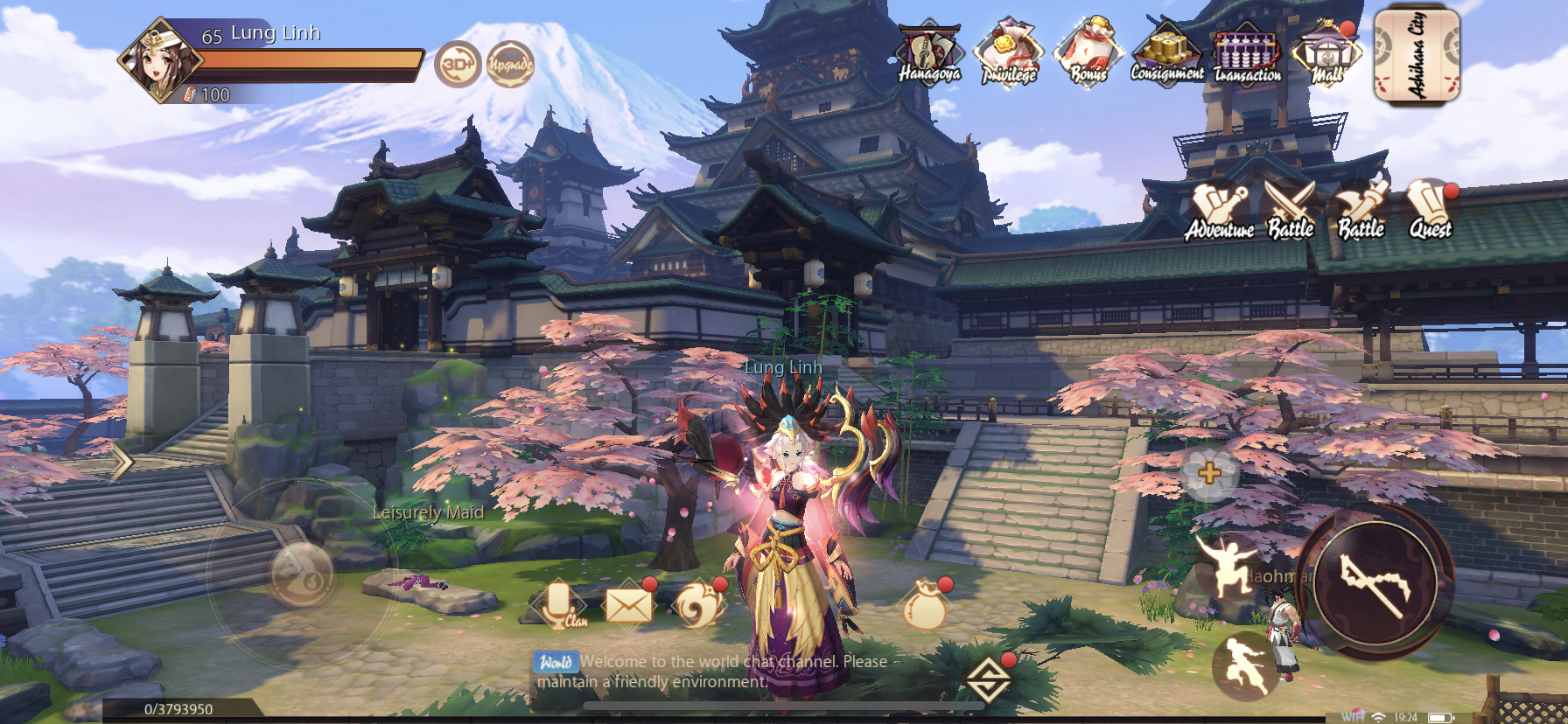The height and width of the screenshot is (724, 1568).
Task: Expand the diamond menu toggle
Action: point(988,679)
